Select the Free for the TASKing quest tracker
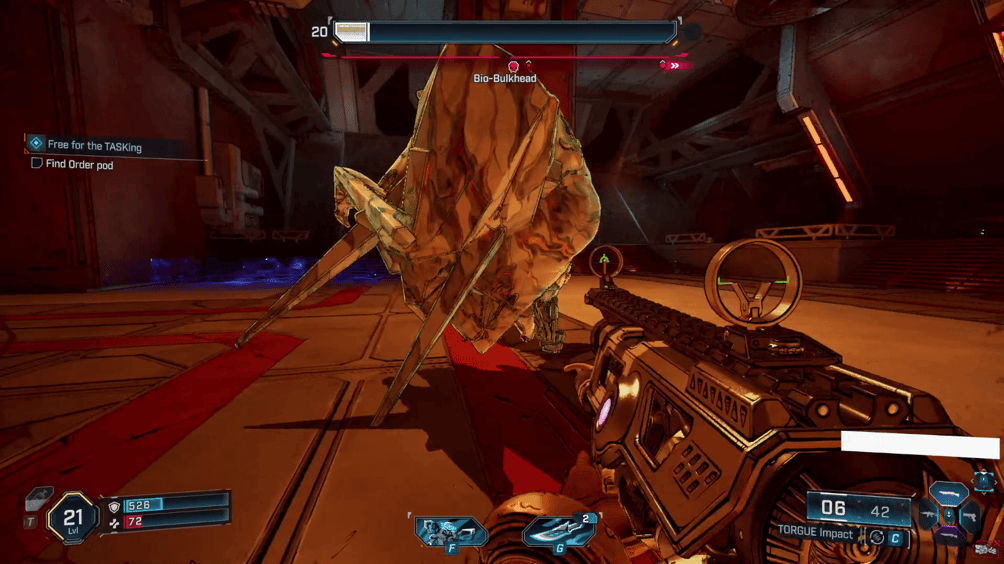 [x=95, y=146]
